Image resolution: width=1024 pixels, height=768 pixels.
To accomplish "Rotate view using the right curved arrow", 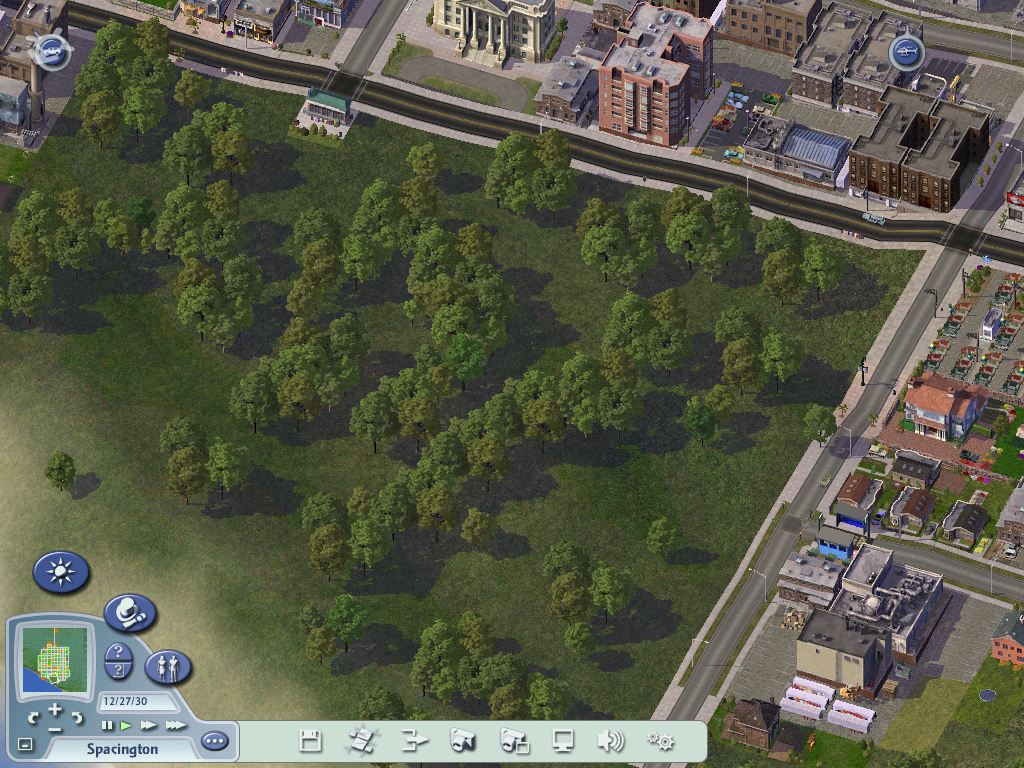I will click(77, 717).
